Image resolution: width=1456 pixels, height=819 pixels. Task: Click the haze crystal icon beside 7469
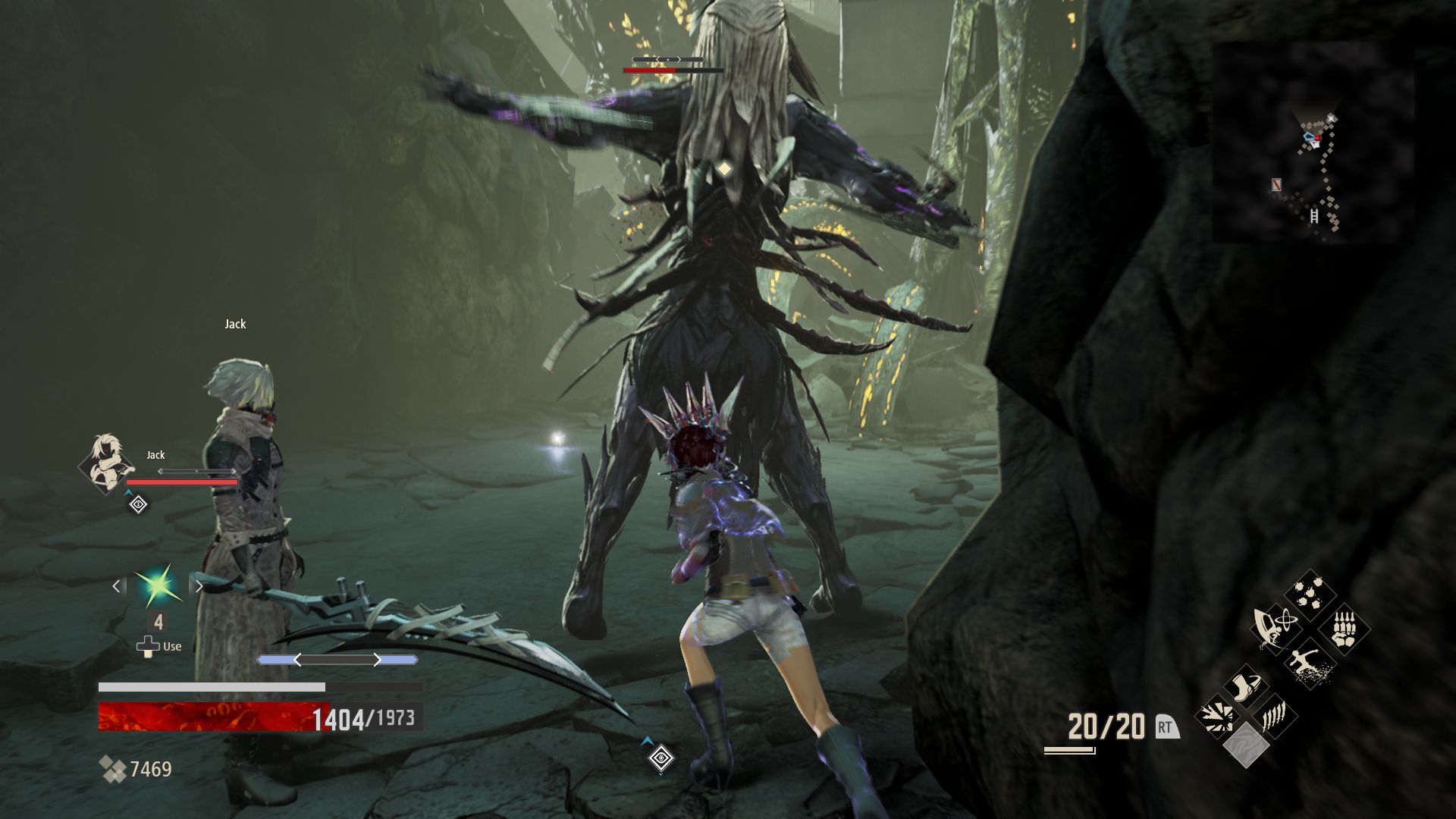(114, 767)
